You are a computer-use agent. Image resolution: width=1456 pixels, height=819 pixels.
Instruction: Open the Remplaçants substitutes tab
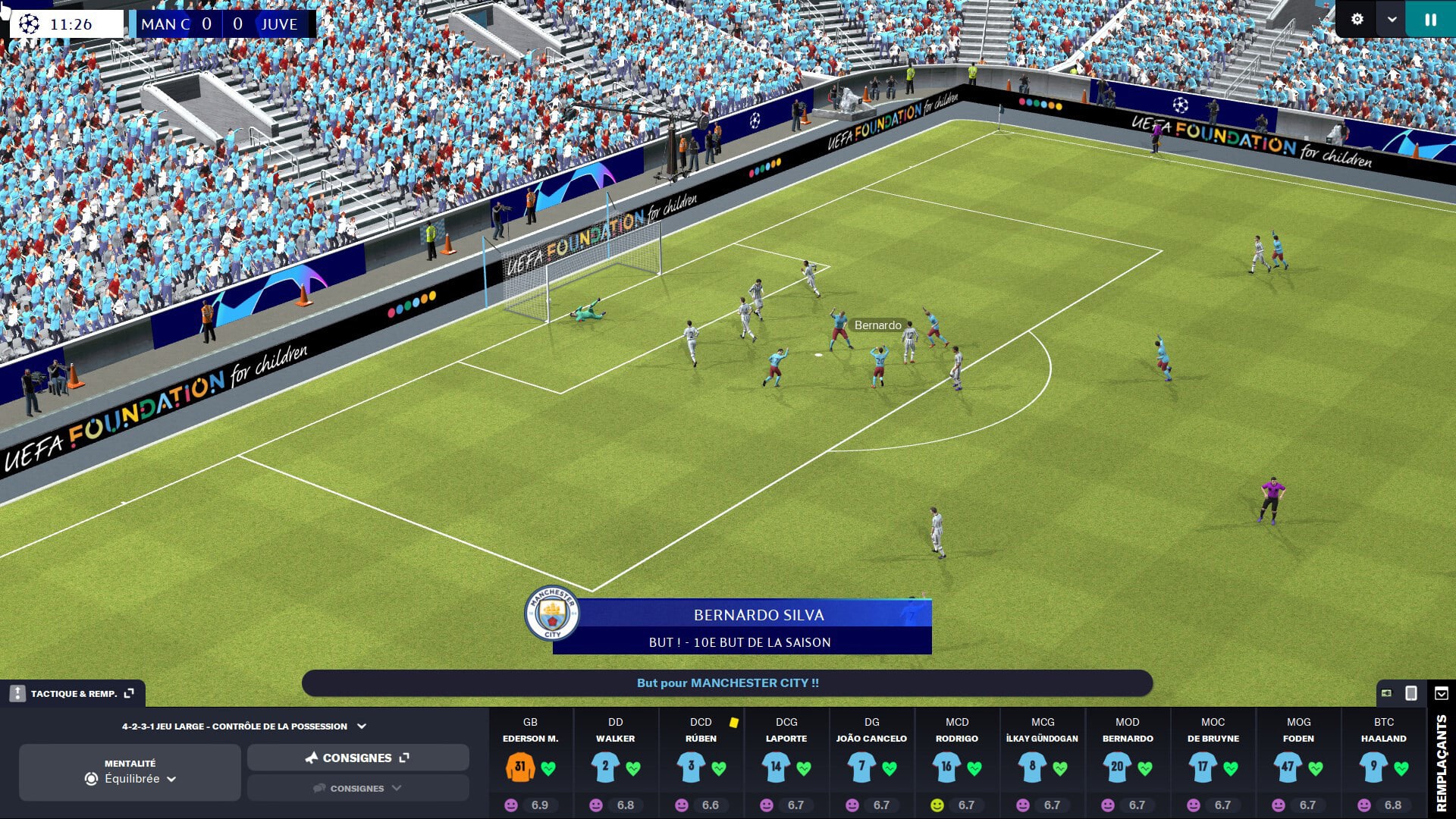1441,762
